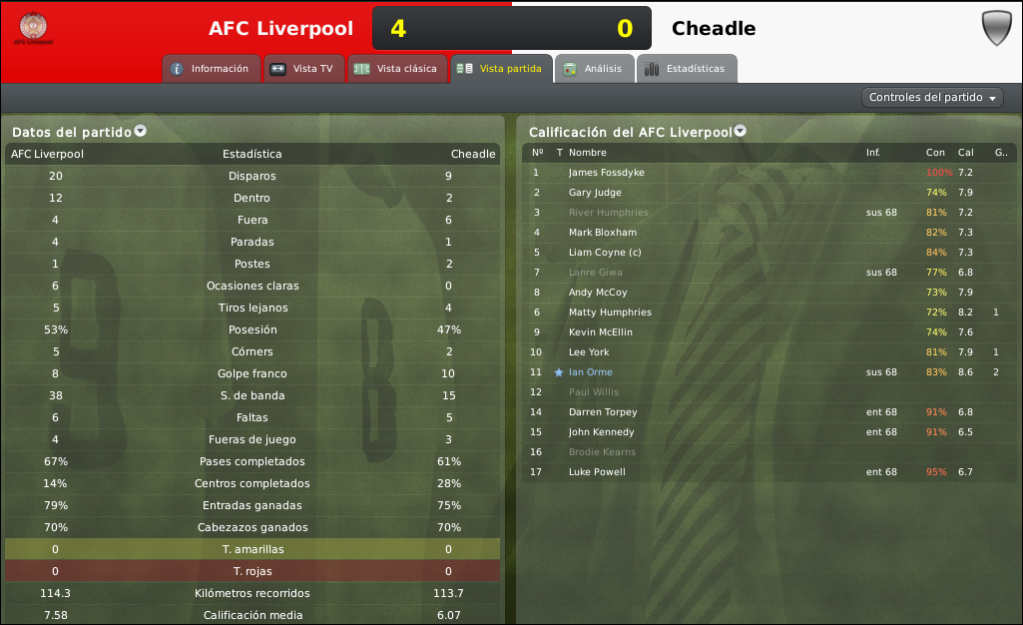Viewport: 1023px width, 625px height.
Task: Select Lee York's row
Action: click(x=588, y=352)
